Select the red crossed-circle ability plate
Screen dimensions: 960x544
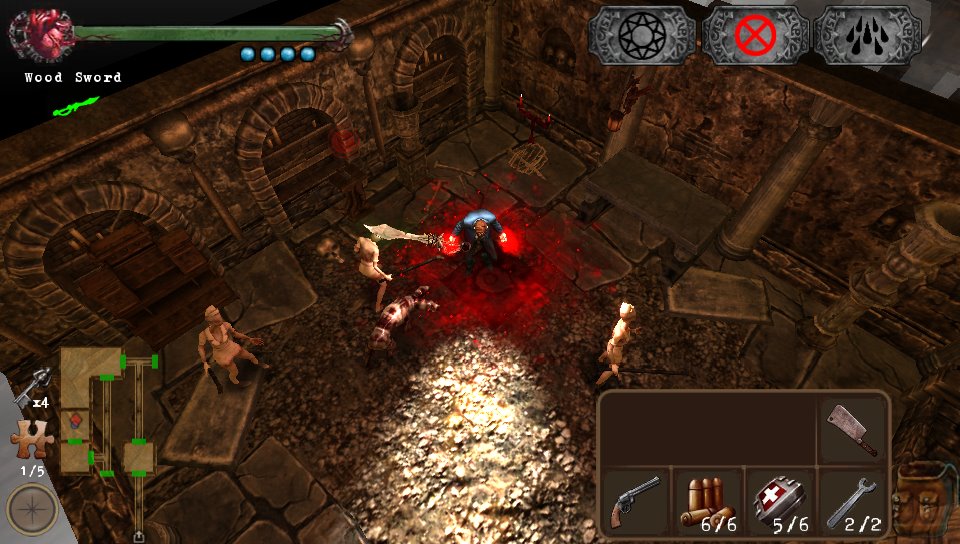pyautogui.click(x=755, y=36)
